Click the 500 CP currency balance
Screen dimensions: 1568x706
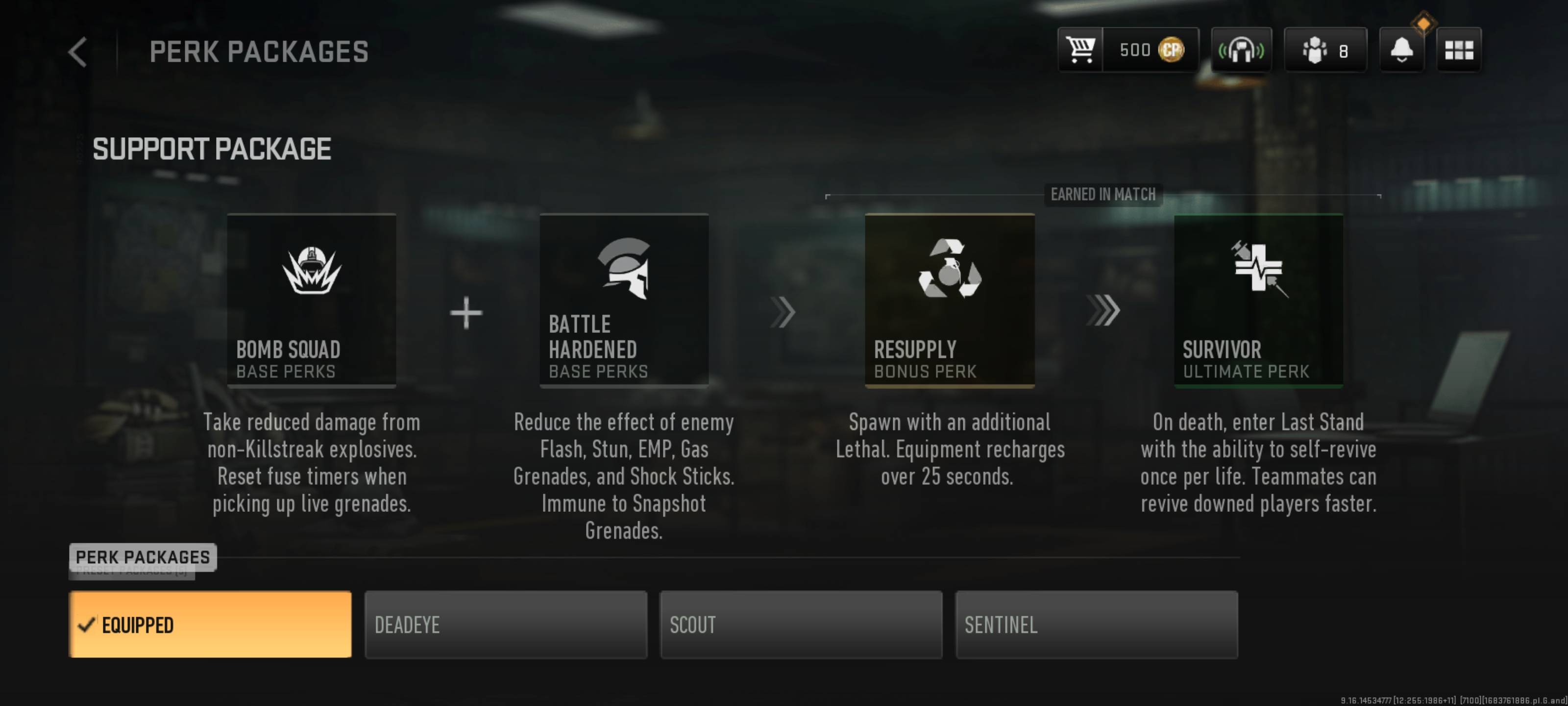point(1151,50)
